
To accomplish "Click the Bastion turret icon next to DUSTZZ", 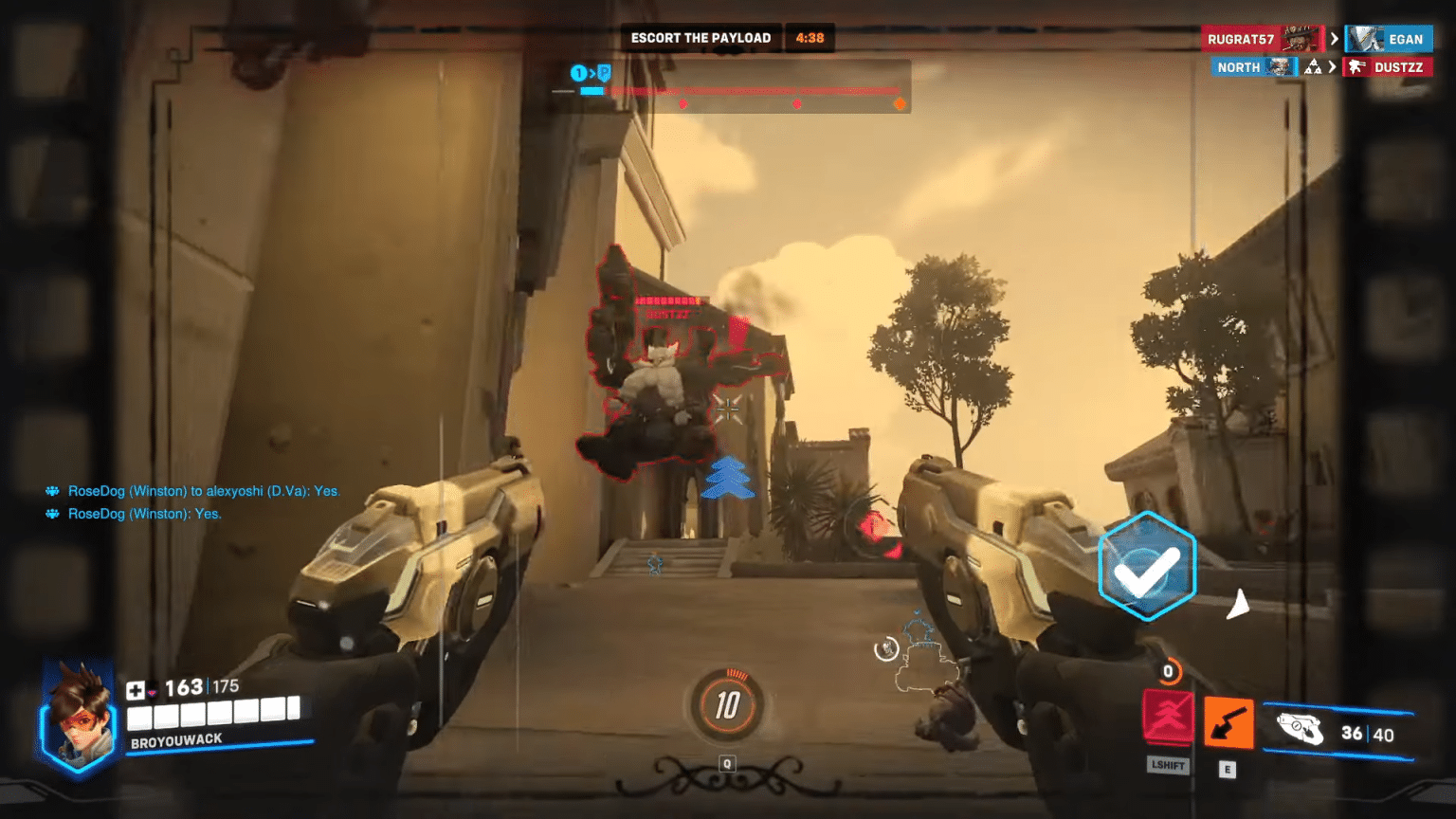I will point(1358,66).
